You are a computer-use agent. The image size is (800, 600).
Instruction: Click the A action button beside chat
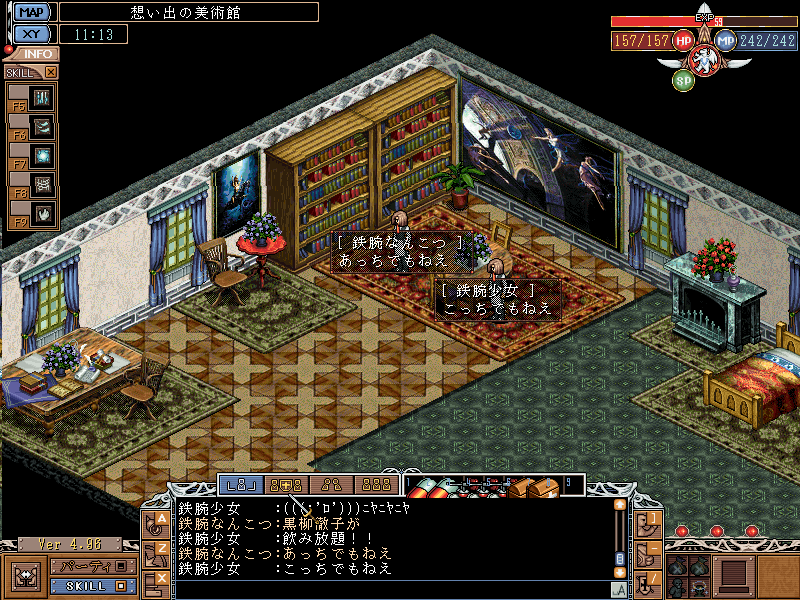tap(158, 522)
